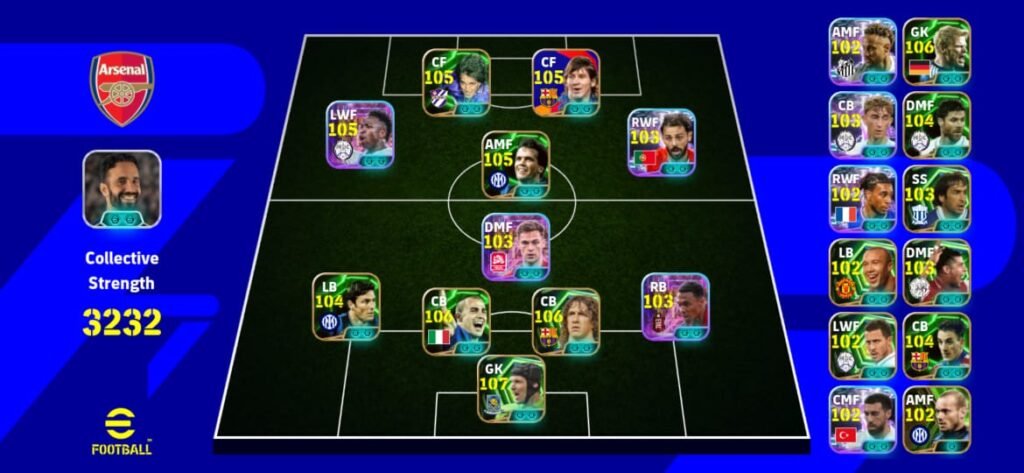Screen dimensions: 1024x473
Task: Select the CB 103 substitute card
Action: tap(862, 125)
